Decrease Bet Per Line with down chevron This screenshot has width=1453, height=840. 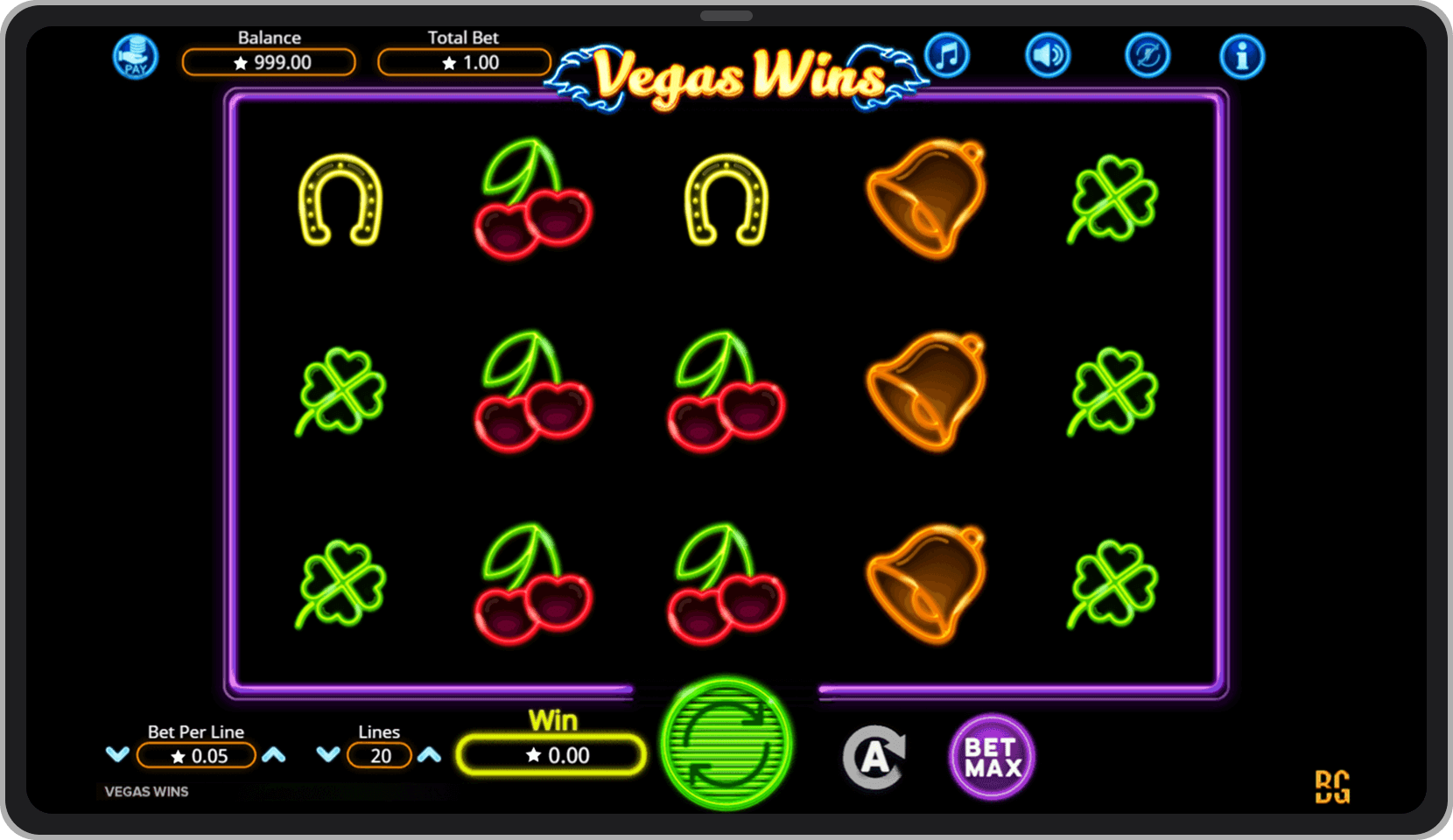tap(116, 754)
